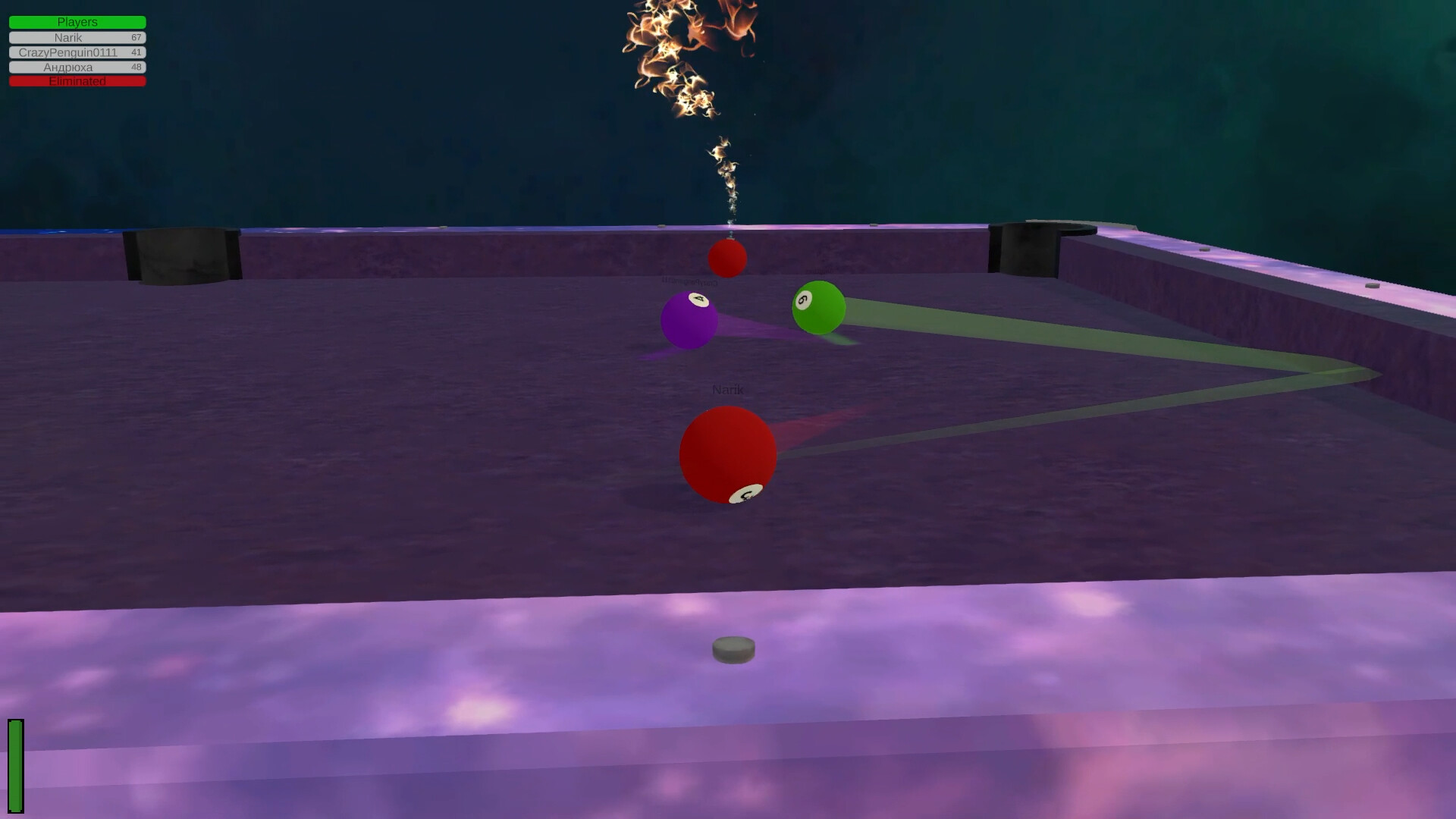The image size is (1456, 819).
Task: Open the Eliminated players list
Action: (76, 81)
